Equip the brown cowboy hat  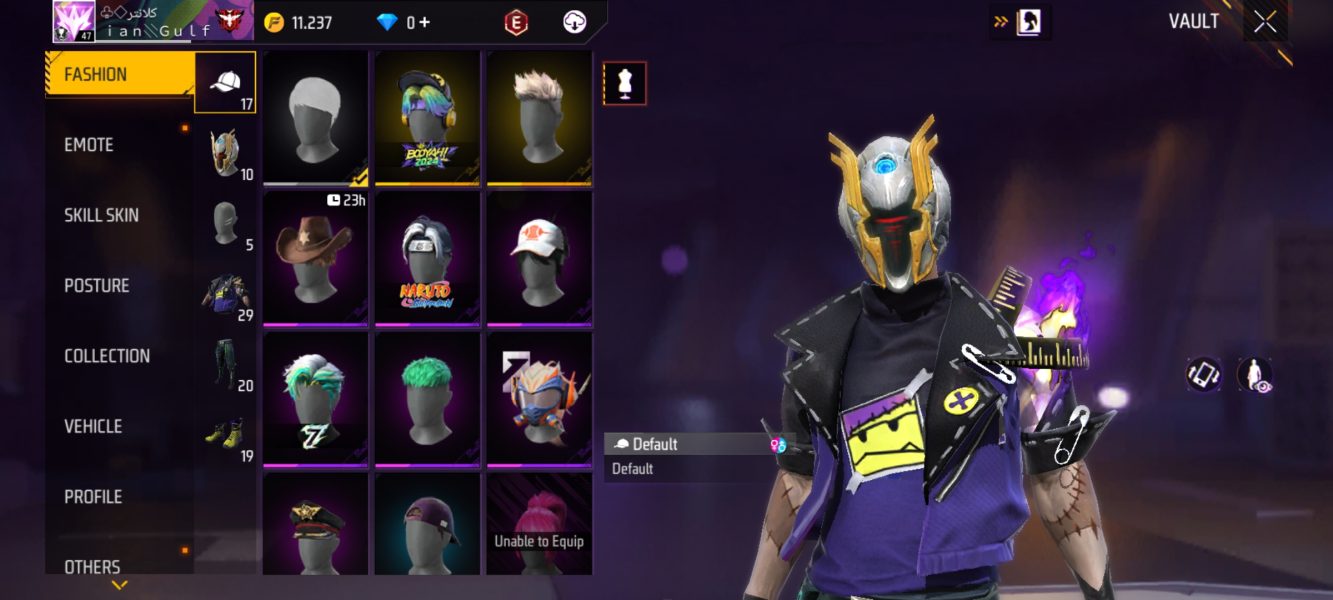point(315,258)
